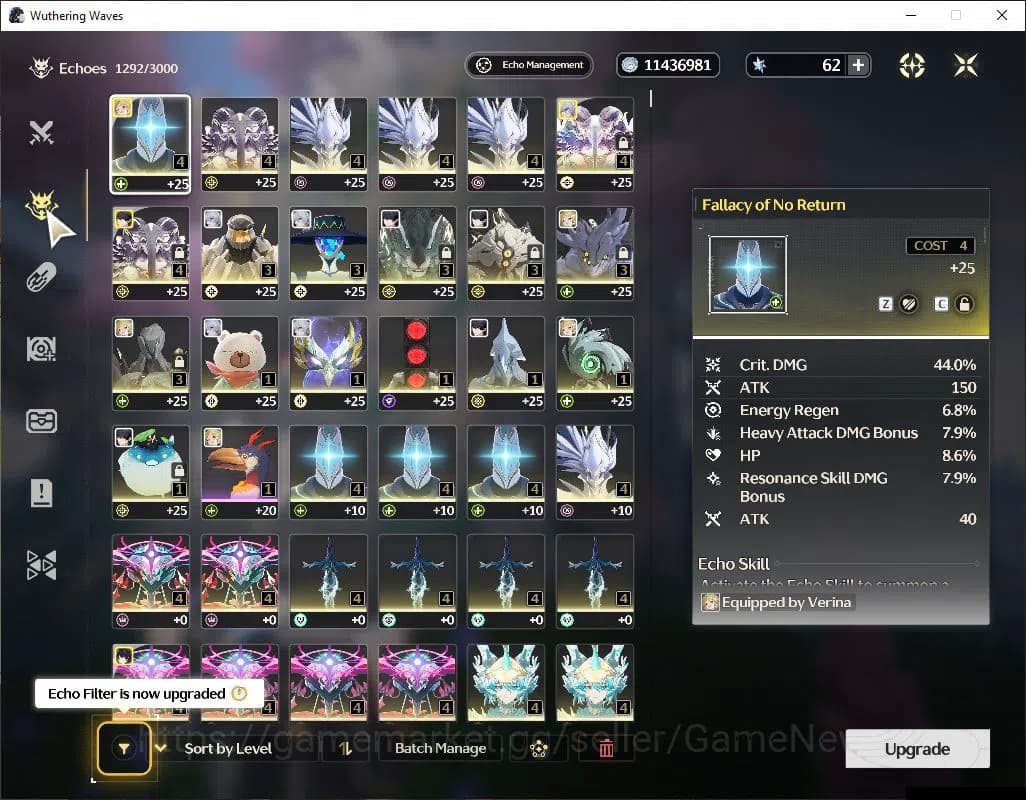
Task: Open Echo Management
Action: pyautogui.click(x=529, y=65)
